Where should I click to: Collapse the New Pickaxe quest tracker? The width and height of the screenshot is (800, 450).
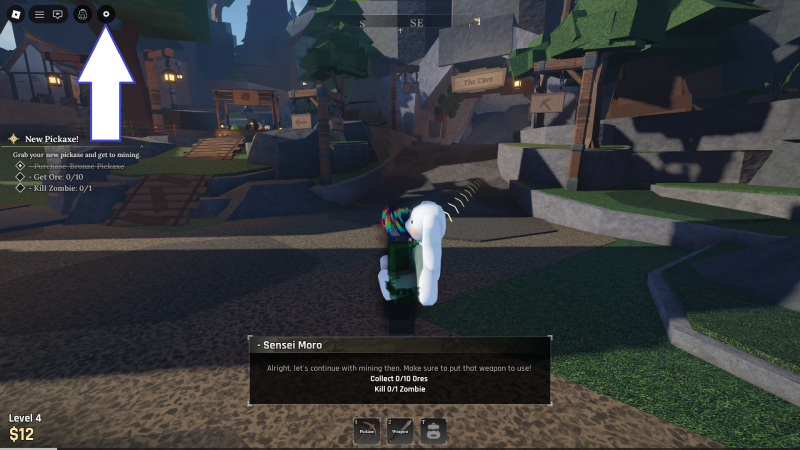pos(140,146)
